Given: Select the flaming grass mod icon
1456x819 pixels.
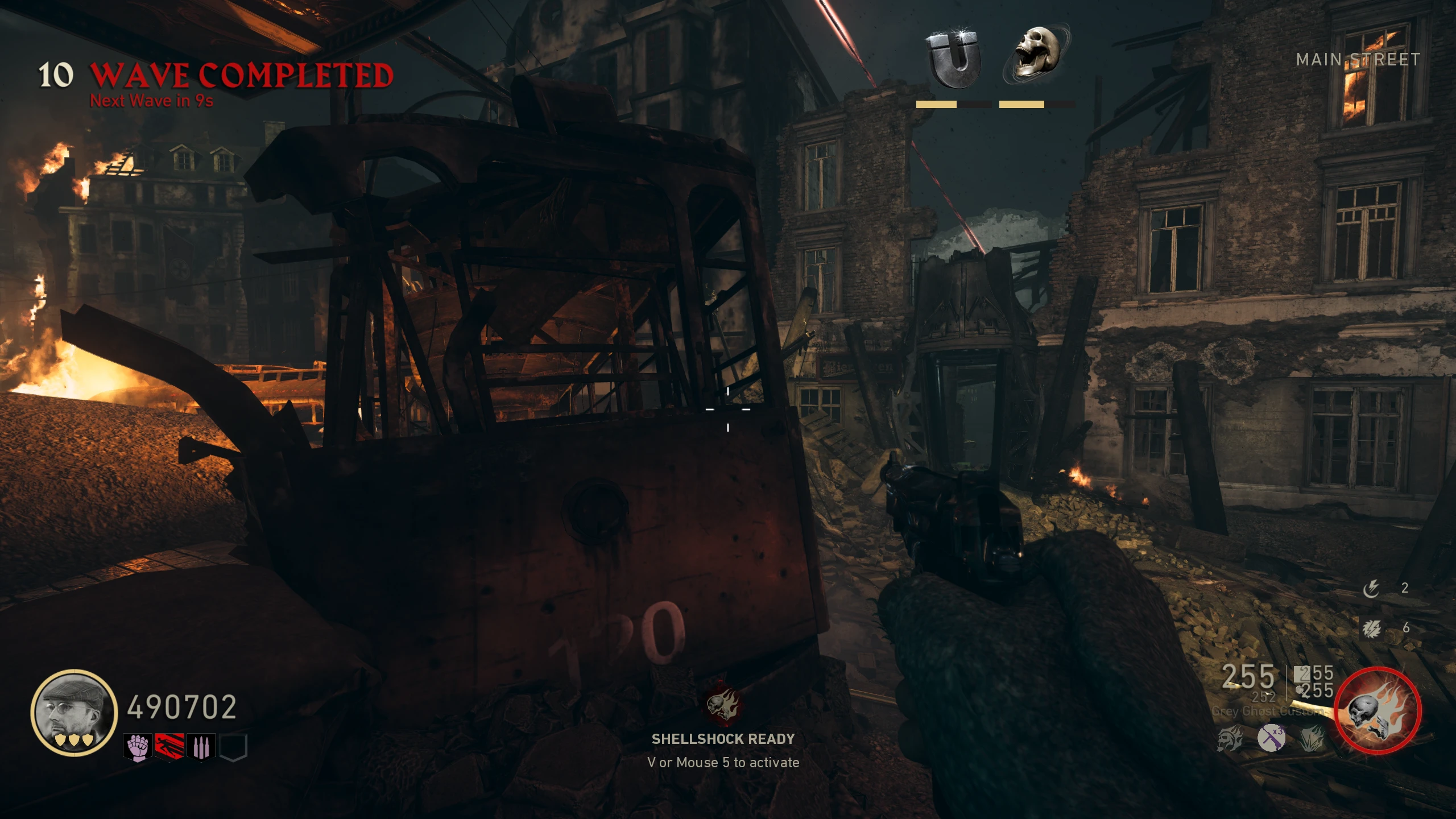Looking at the screenshot, I should click(x=1312, y=738).
